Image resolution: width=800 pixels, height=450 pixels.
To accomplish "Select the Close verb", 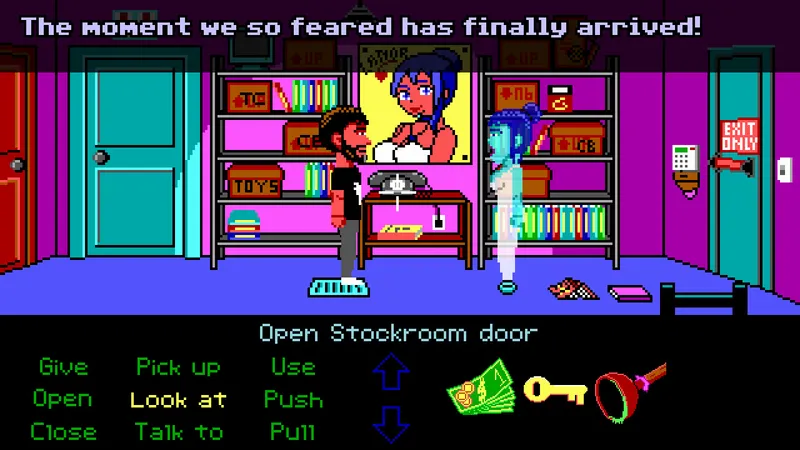I will click(63, 432).
